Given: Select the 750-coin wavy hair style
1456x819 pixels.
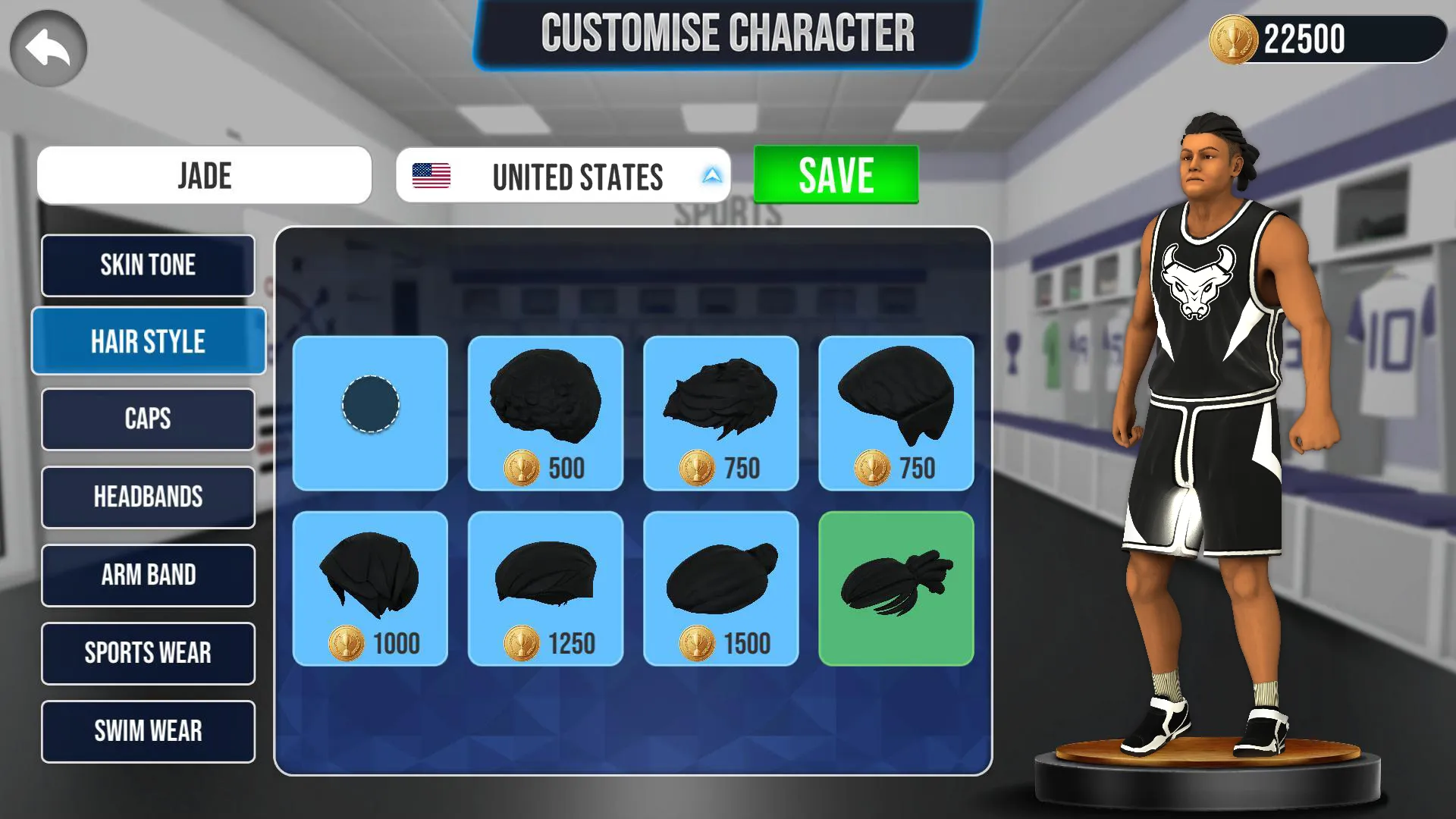Looking at the screenshot, I should pos(721,413).
